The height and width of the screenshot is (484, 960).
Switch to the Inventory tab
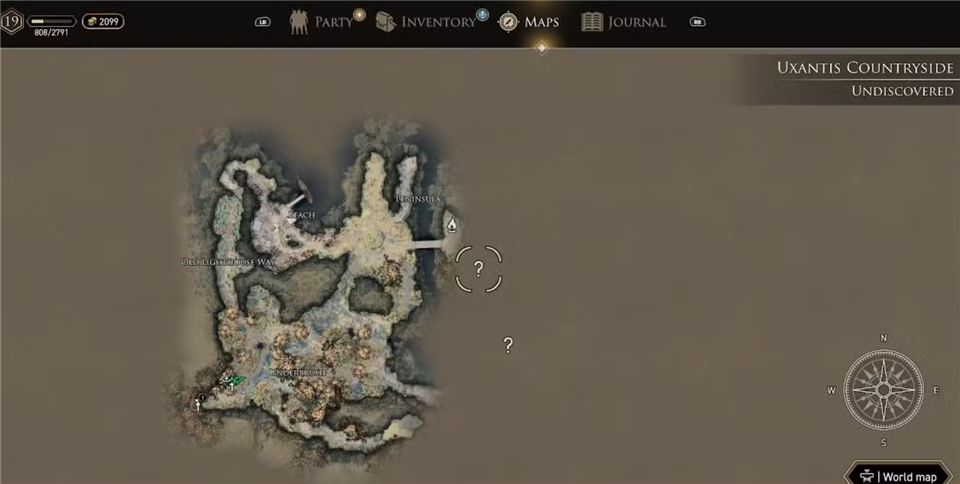coord(427,22)
